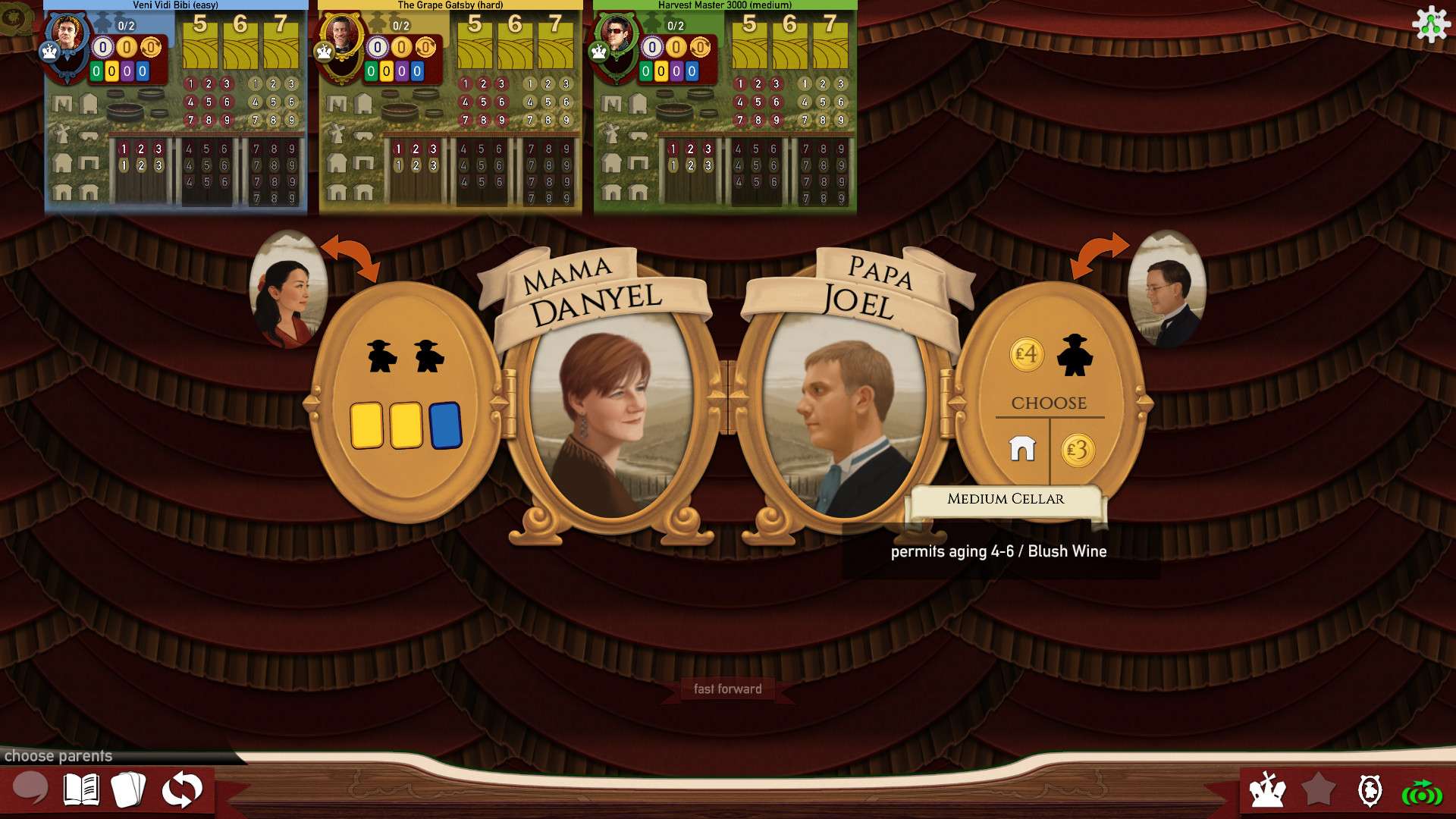Swap Mama using the orange arrow
This screenshot has width=1456, height=819.
[350, 256]
